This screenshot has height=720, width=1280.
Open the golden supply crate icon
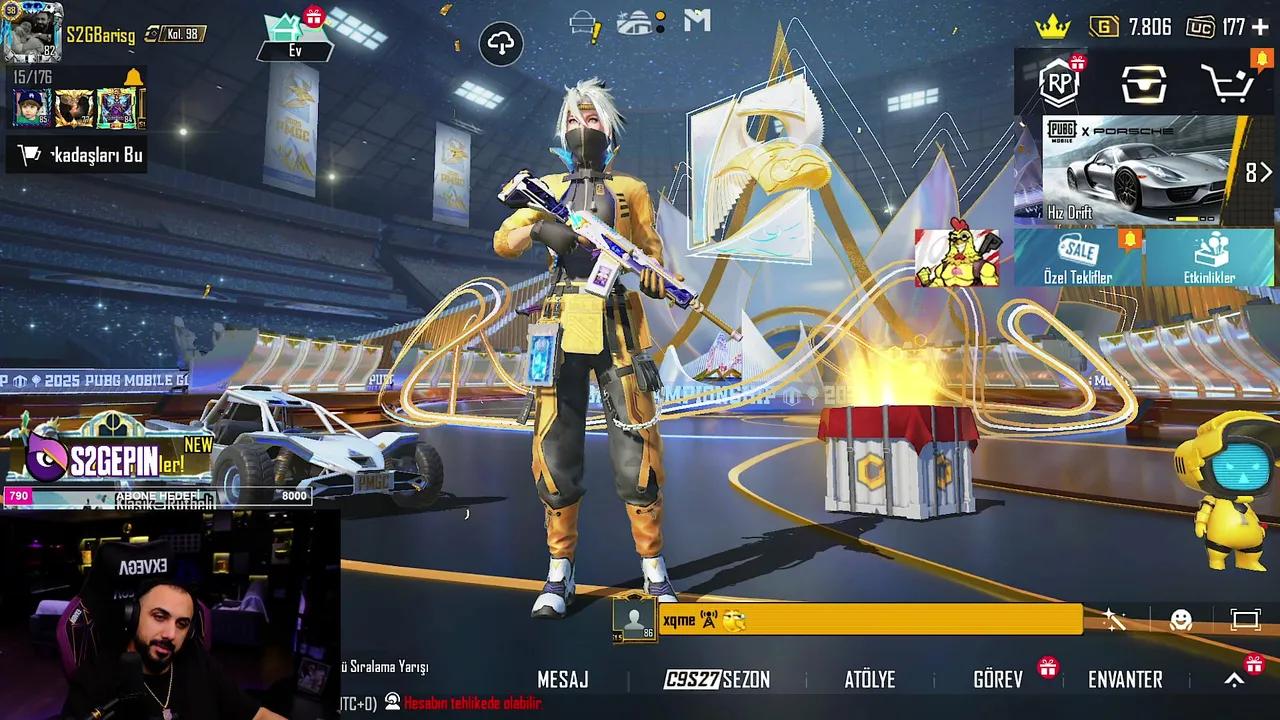[1144, 85]
